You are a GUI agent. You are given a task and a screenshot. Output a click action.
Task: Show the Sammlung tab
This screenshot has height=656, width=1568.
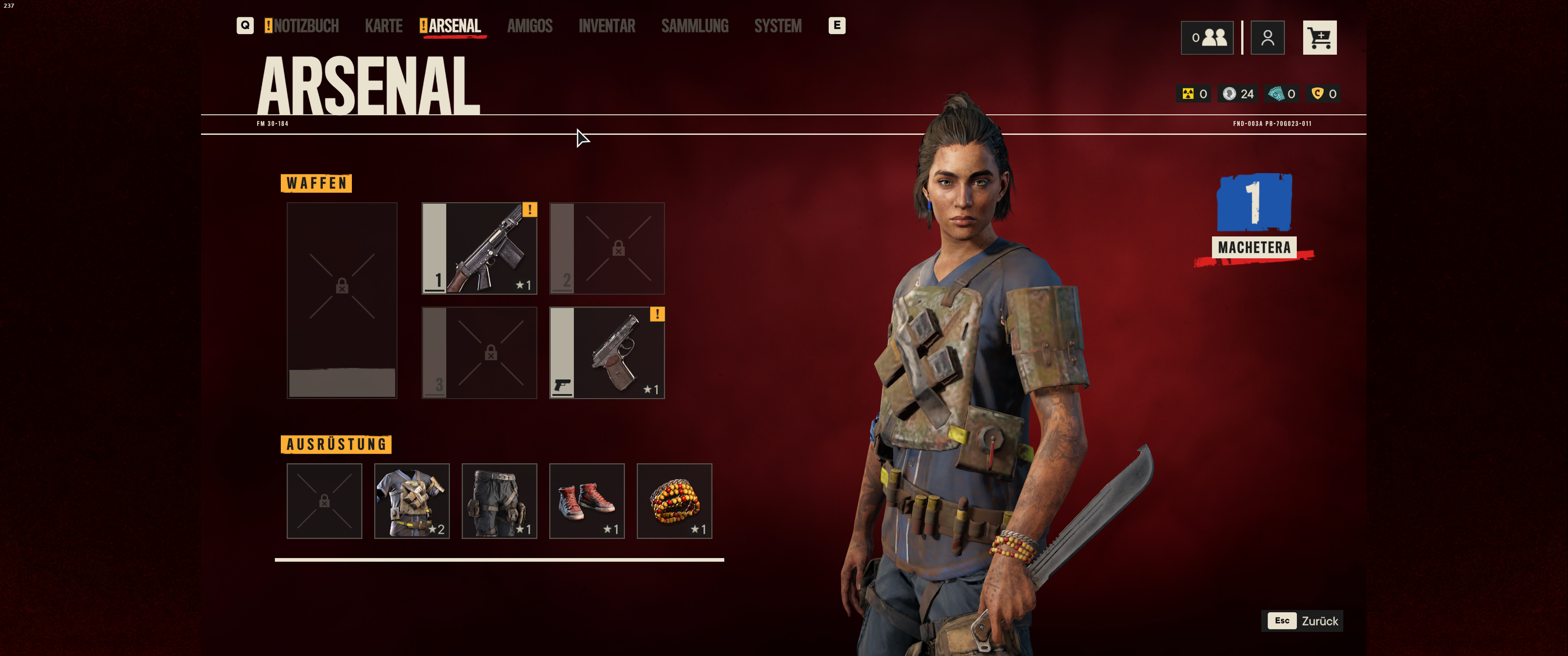(x=695, y=26)
